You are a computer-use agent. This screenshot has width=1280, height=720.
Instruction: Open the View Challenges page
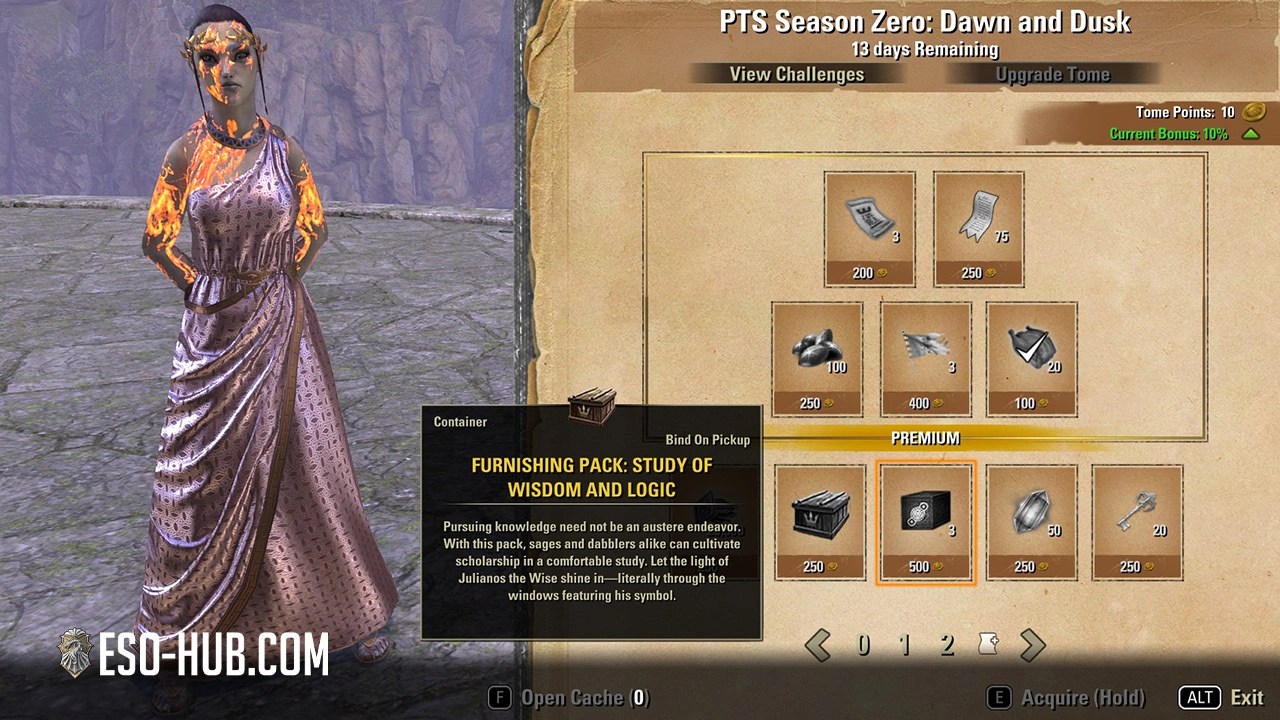(796, 74)
